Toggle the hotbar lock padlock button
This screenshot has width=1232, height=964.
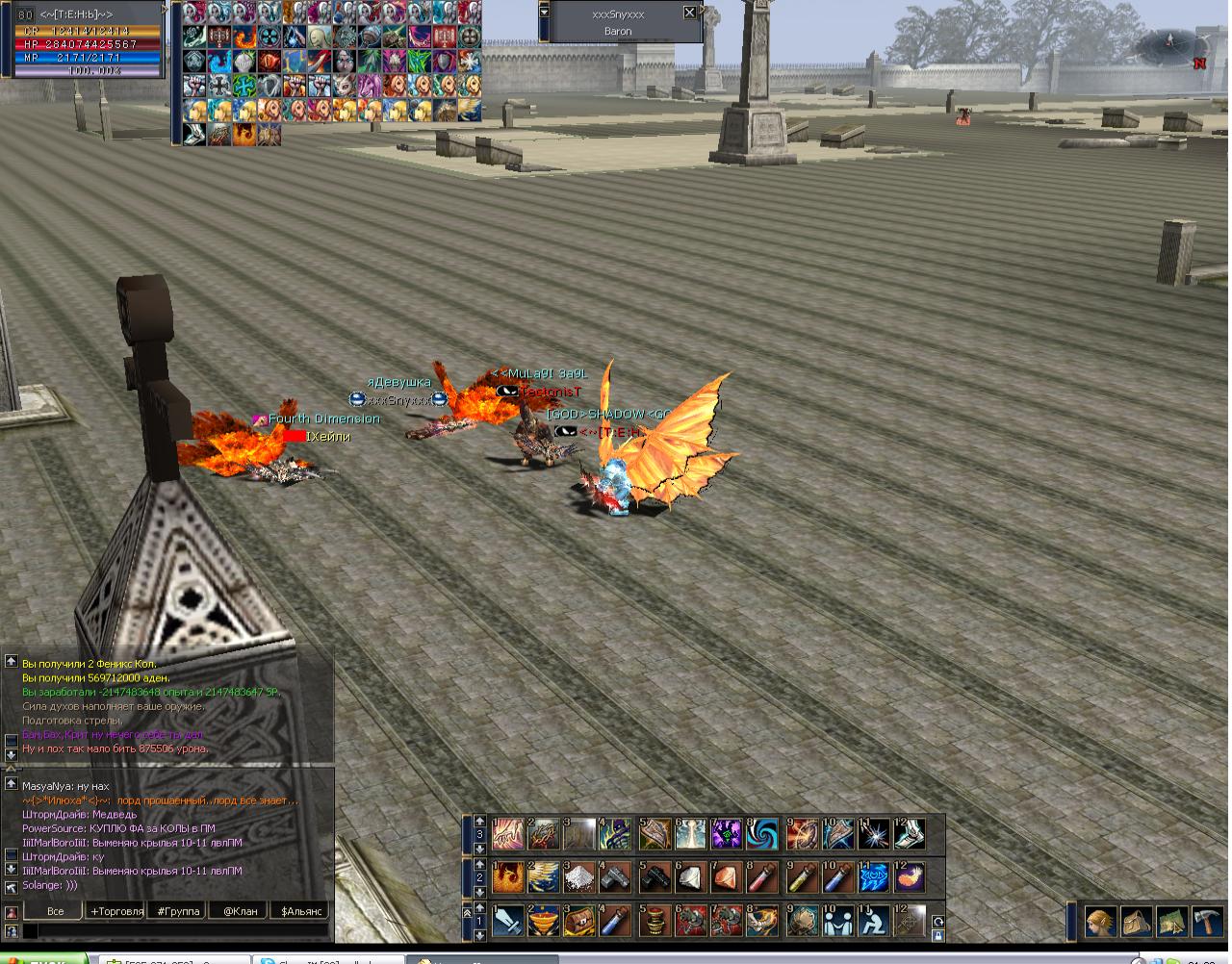938,935
